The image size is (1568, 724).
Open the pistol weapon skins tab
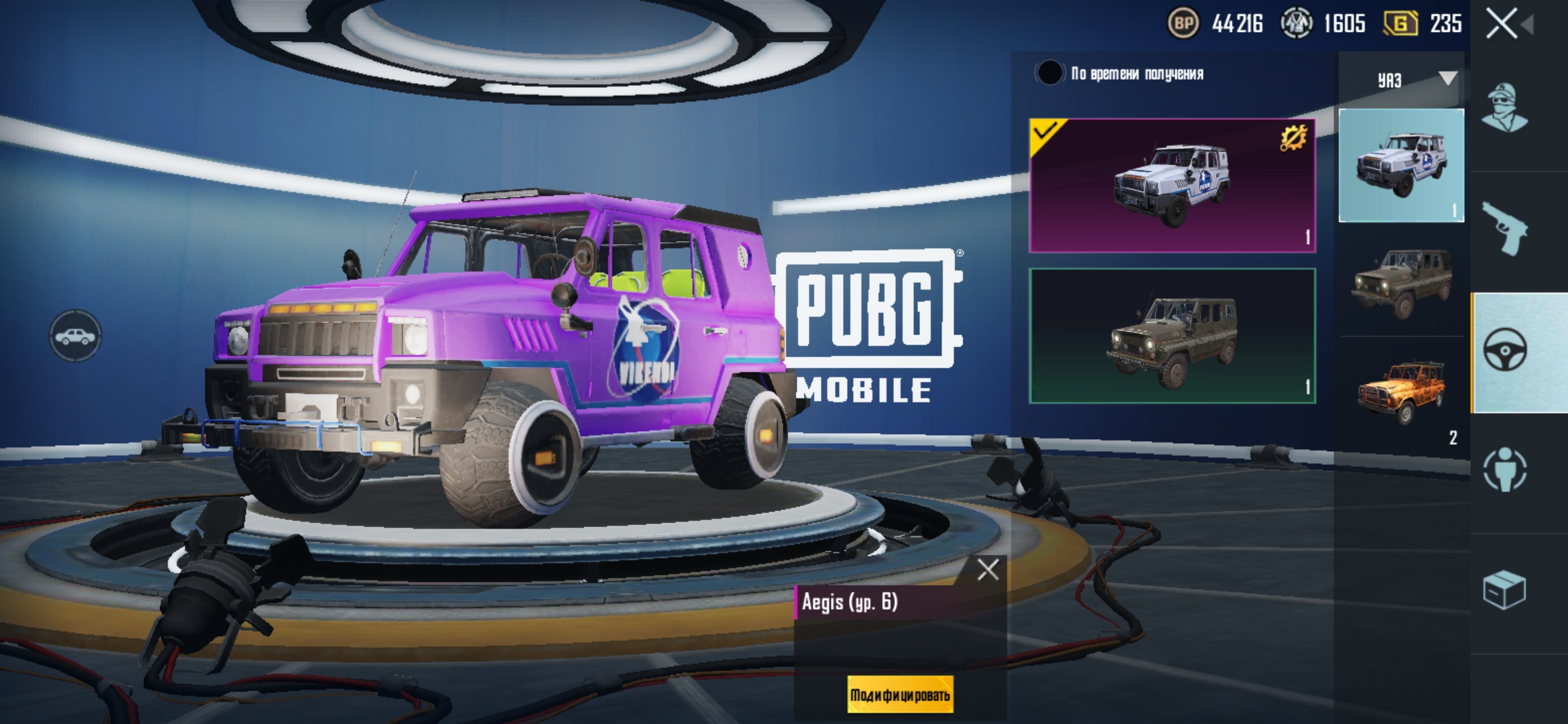click(1504, 230)
